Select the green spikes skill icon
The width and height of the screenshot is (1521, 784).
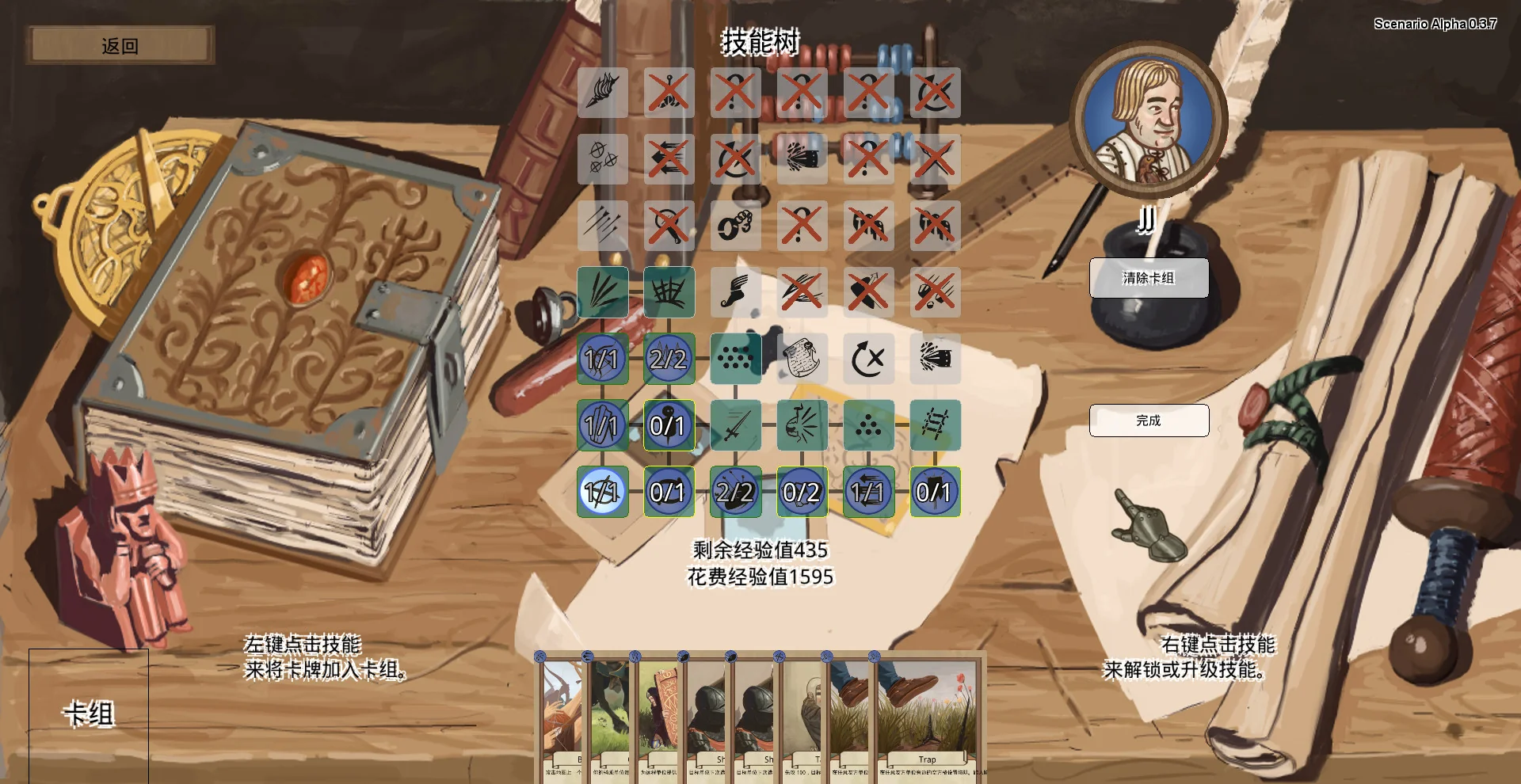coord(602,291)
